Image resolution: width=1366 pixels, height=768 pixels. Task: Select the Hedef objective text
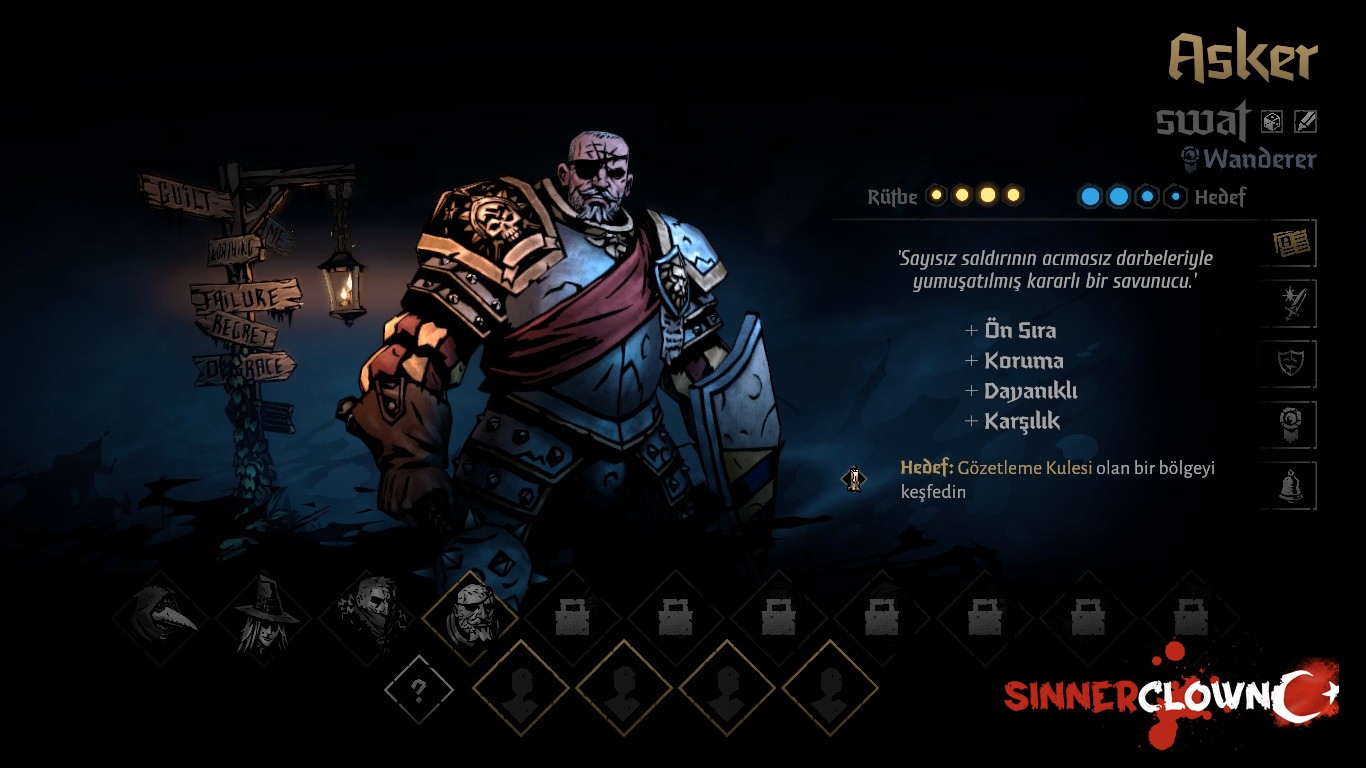click(x=1057, y=479)
